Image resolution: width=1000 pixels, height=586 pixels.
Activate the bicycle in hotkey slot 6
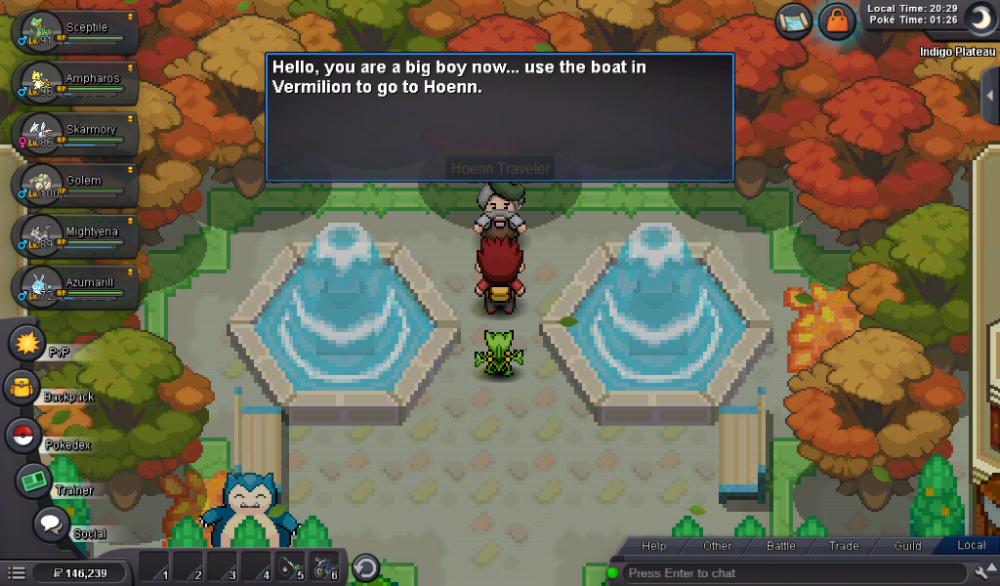[x=325, y=567]
